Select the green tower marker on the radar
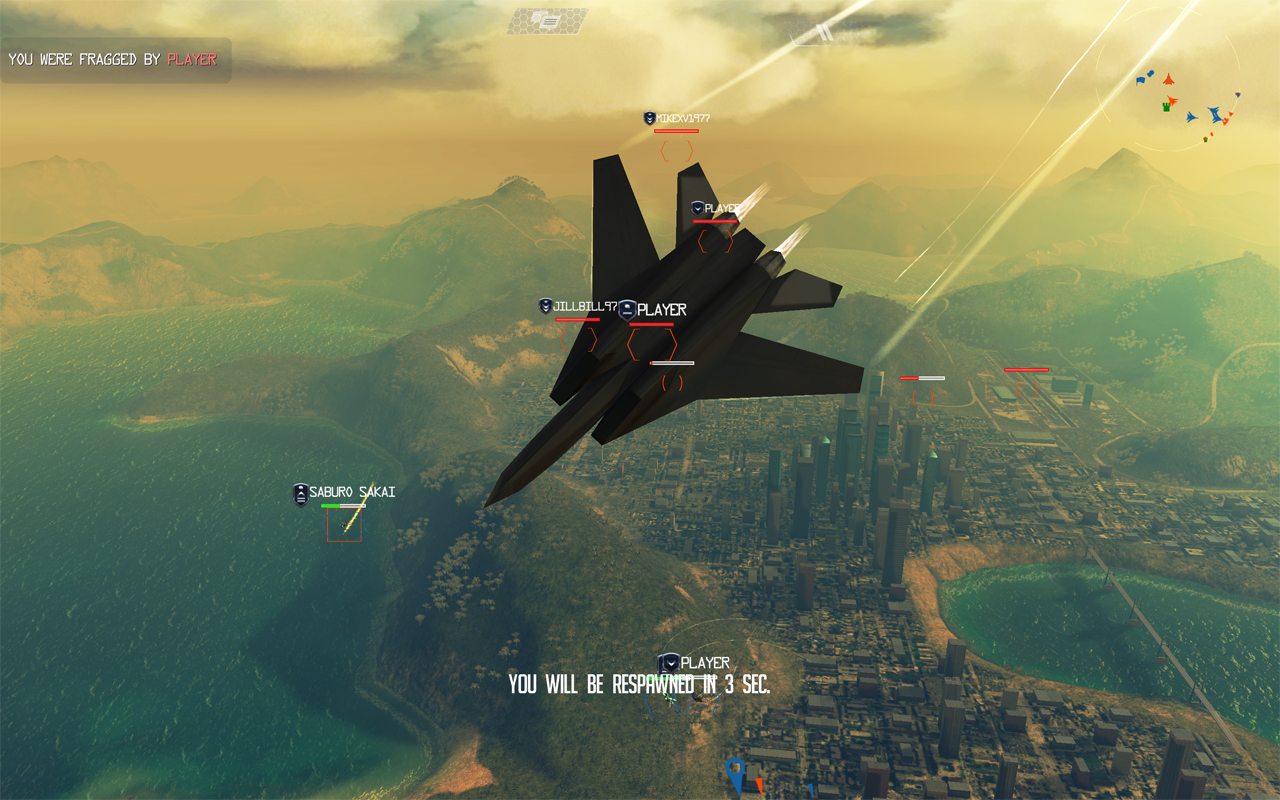1280x800 pixels. coord(1166,105)
